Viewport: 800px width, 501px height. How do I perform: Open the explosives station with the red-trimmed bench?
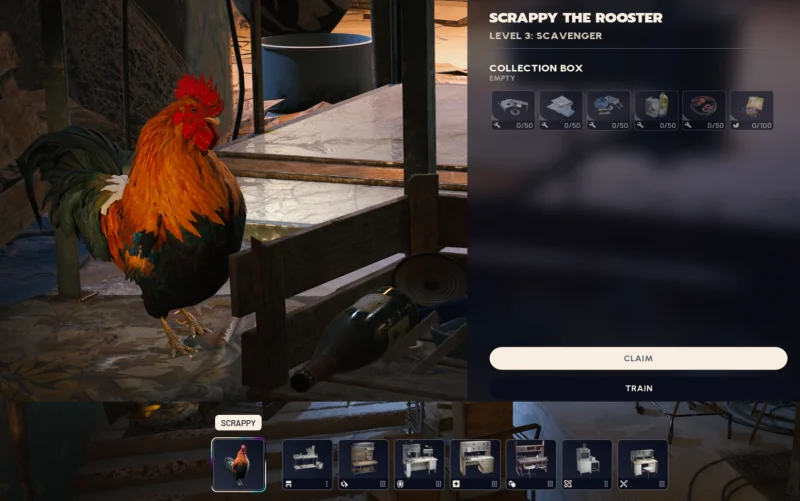coord(531,464)
